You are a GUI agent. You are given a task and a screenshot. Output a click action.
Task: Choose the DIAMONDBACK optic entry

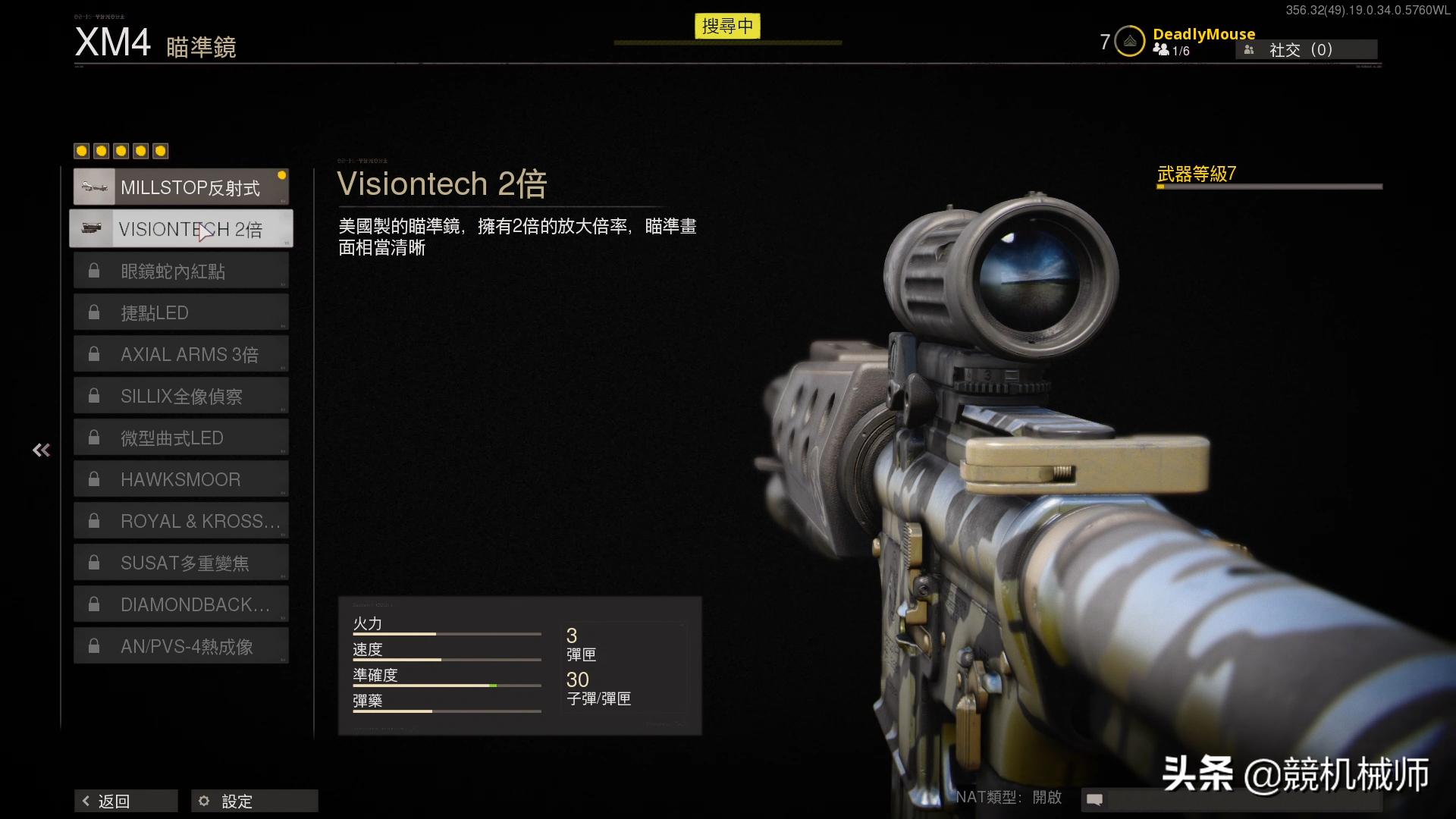coord(180,604)
